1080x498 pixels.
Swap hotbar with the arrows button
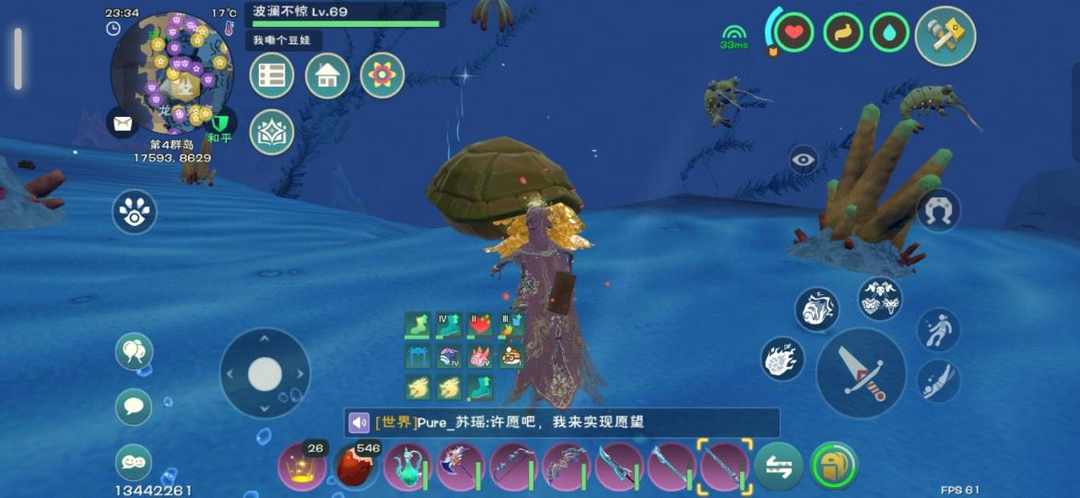(x=778, y=466)
